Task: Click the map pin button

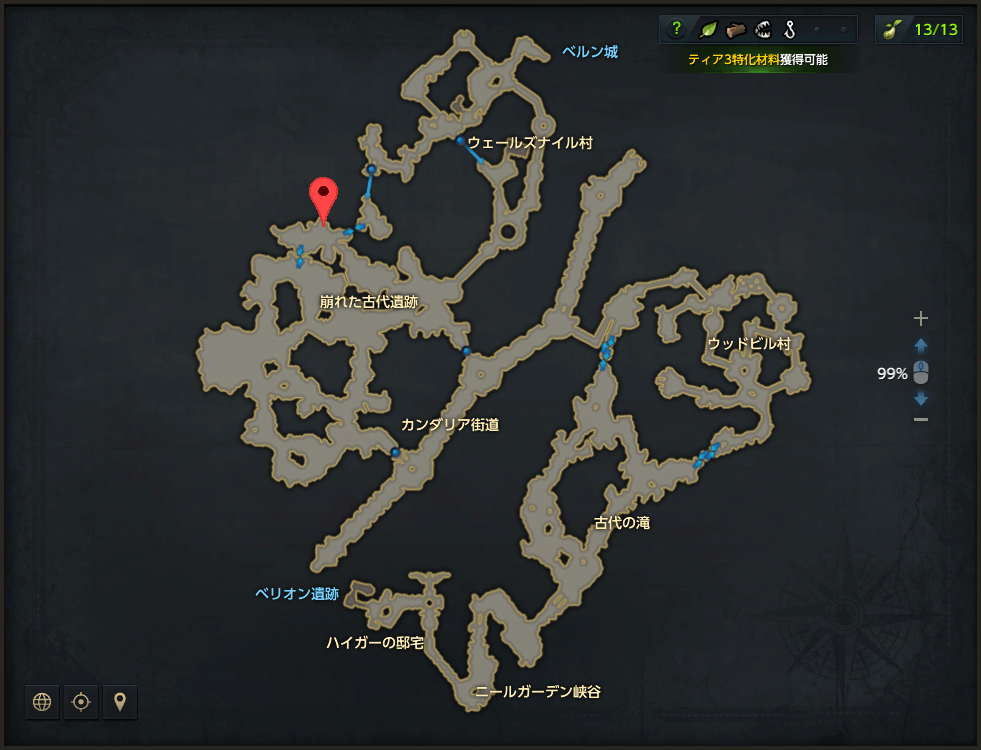Action: [120, 702]
